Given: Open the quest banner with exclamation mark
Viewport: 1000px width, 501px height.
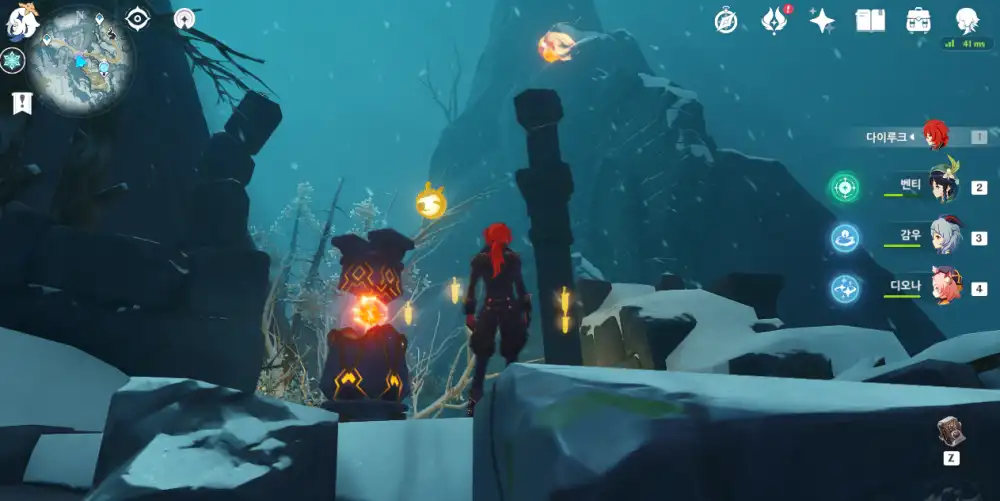Looking at the screenshot, I should [x=22, y=102].
